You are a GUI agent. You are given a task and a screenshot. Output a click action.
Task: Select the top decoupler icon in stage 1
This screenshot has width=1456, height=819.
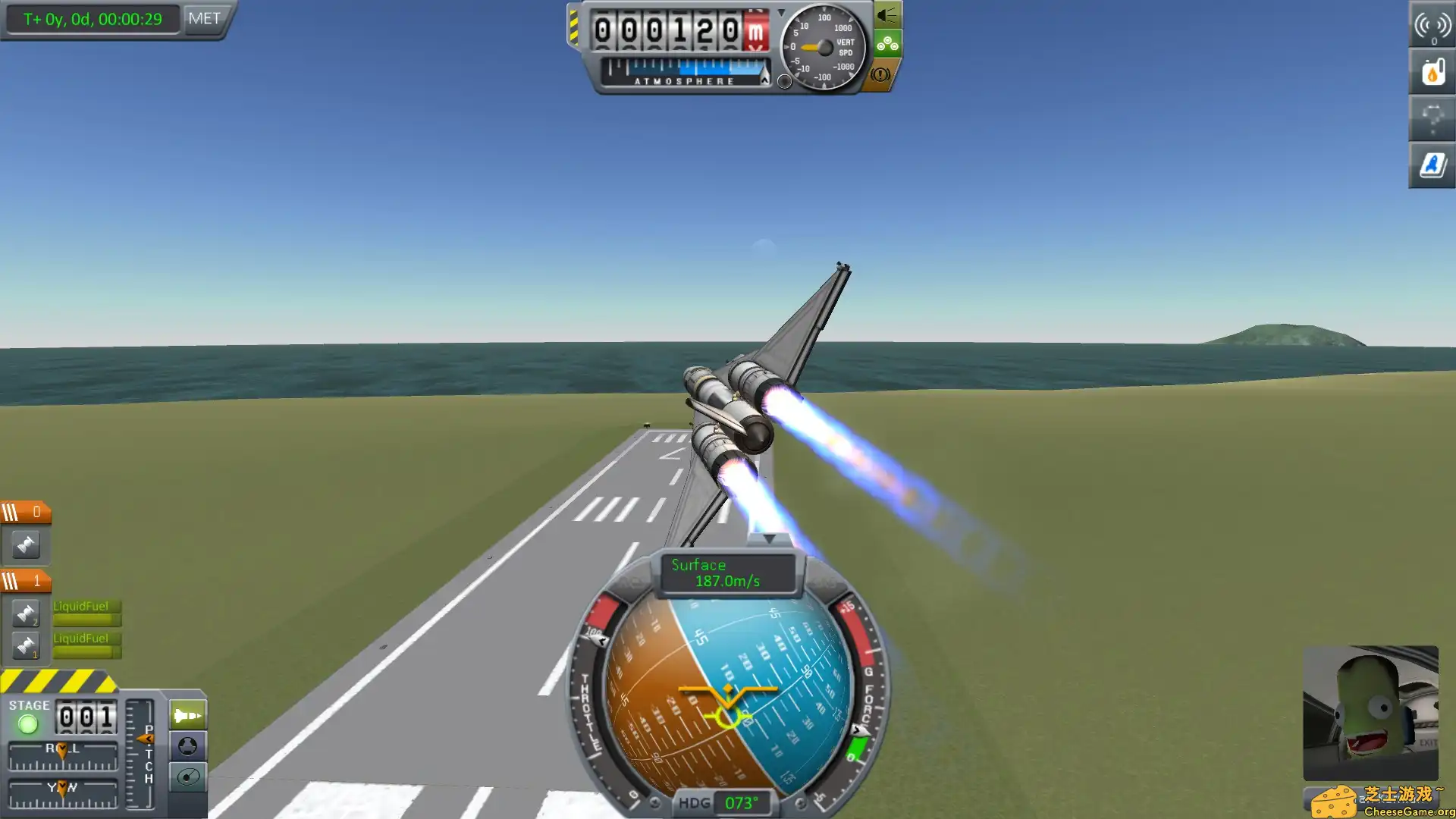coord(25,613)
